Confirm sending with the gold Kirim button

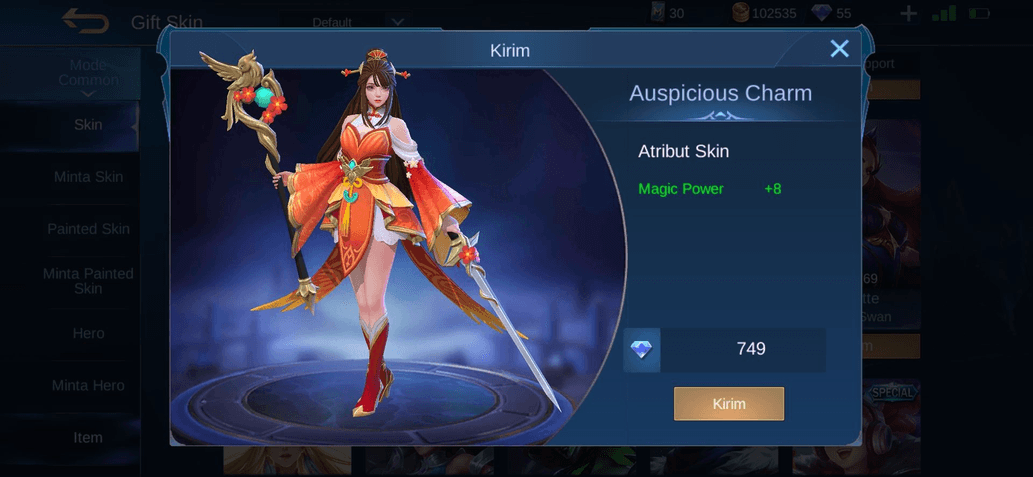(x=728, y=404)
